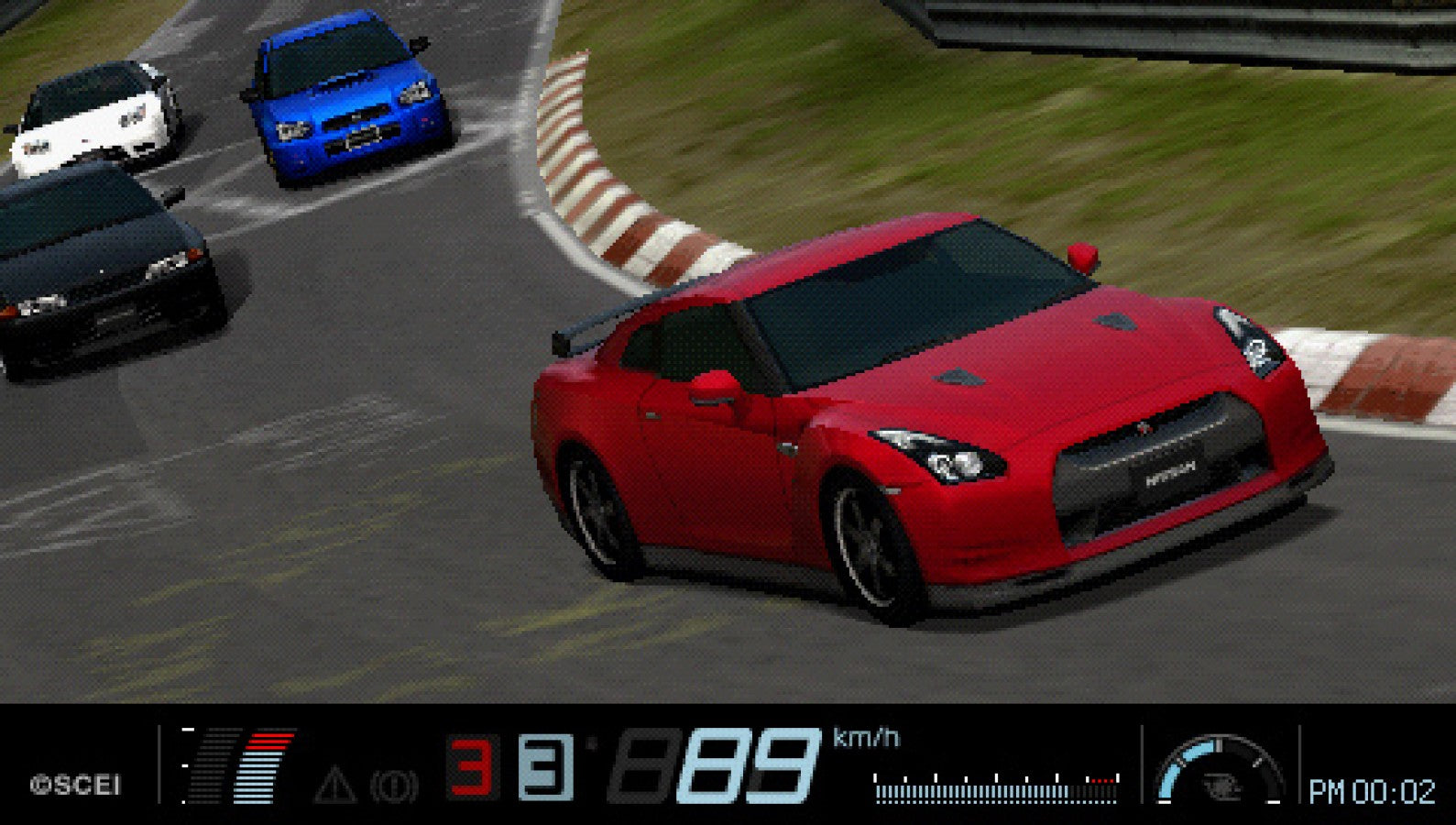
Task: Toggle the PM 00:02 clock display
Action: (x=1373, y=790)
